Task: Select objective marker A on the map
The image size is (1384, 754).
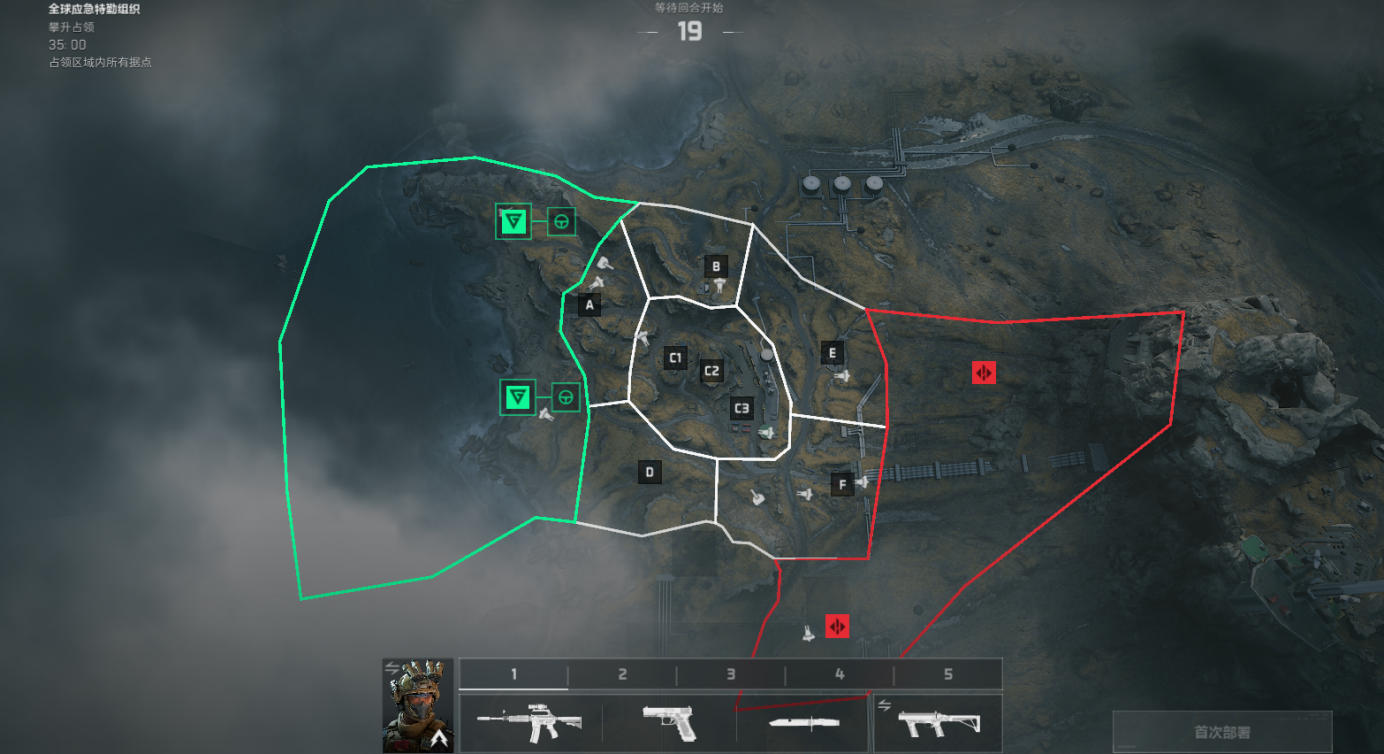Action: tap(590, 305)
